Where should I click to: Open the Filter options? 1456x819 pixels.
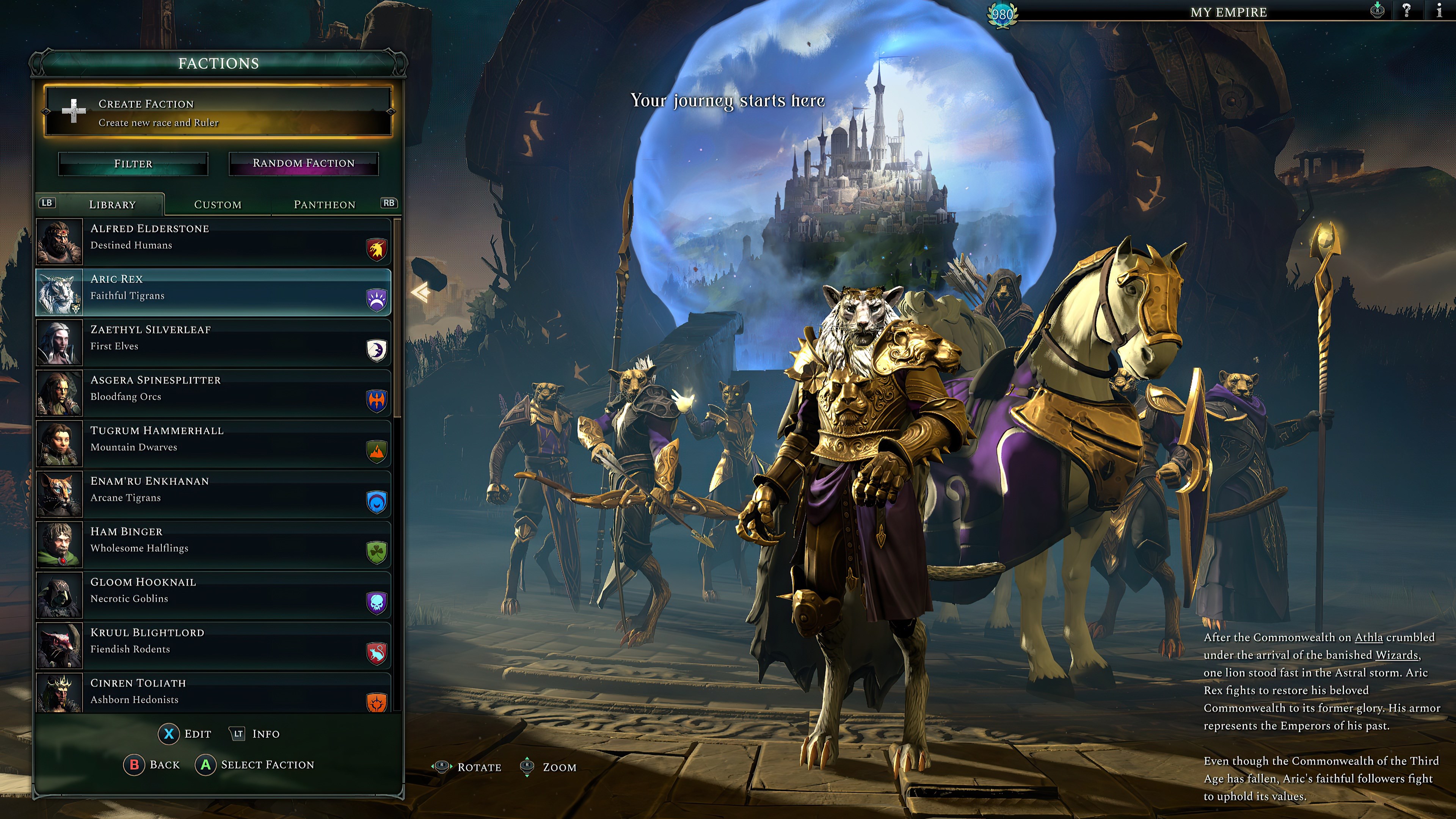[x=133, y=164]
